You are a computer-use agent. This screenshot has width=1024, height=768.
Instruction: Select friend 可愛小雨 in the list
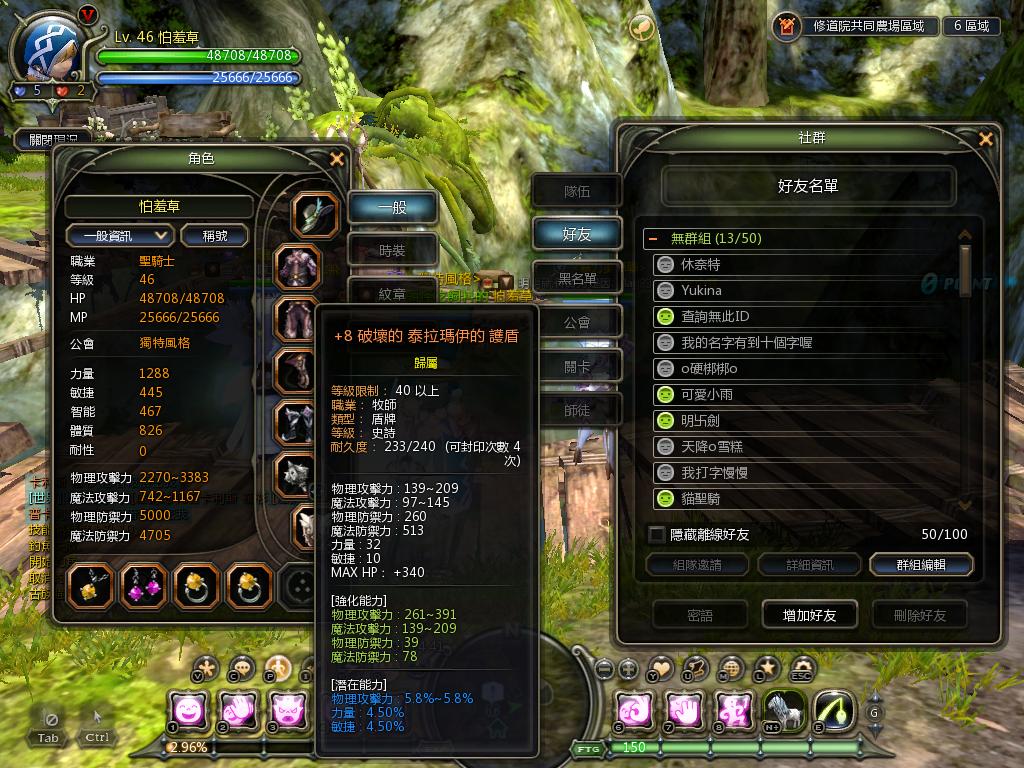pyautogui.click(x=707, y=394)
